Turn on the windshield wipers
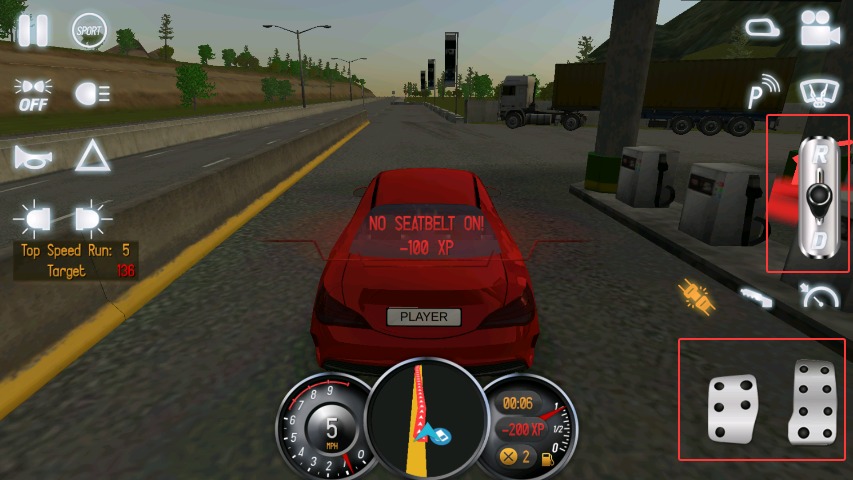 [820, 92]
